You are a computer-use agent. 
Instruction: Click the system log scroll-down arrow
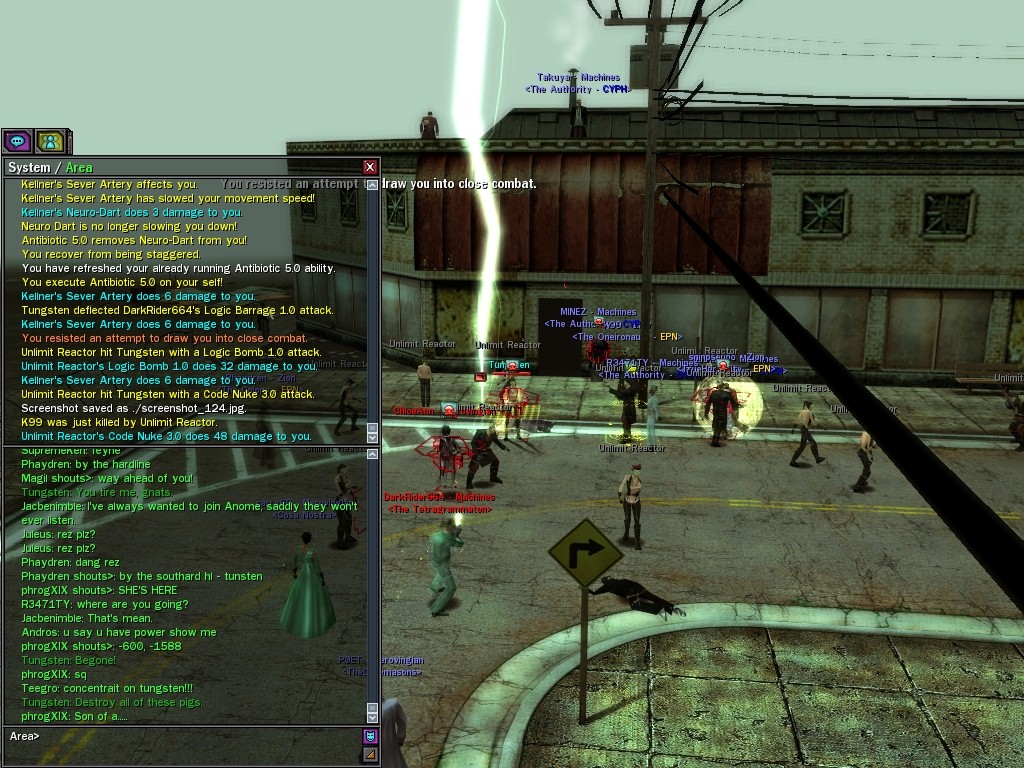[x=373, y=436]
